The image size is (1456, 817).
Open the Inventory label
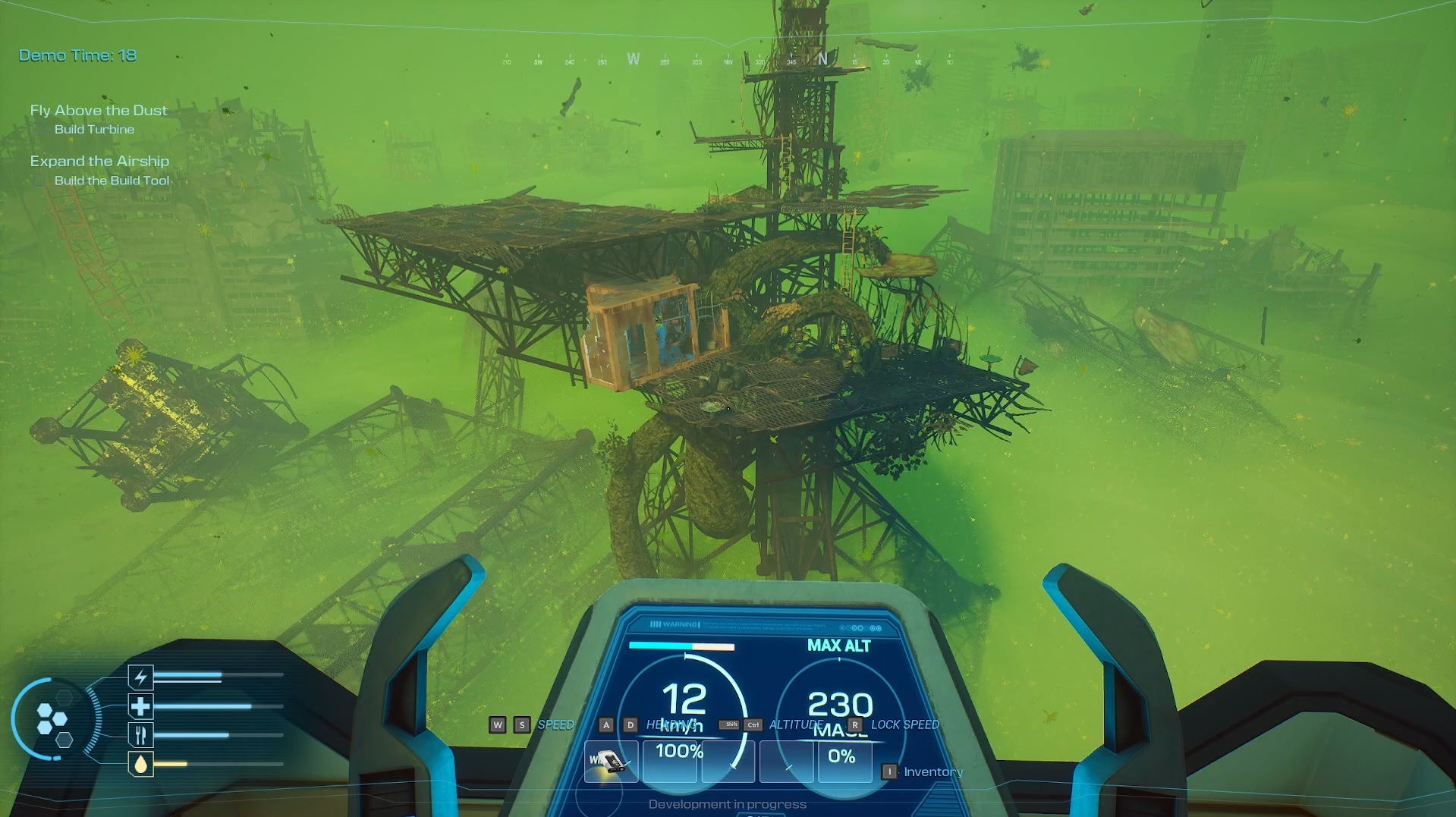coord(933,772)
